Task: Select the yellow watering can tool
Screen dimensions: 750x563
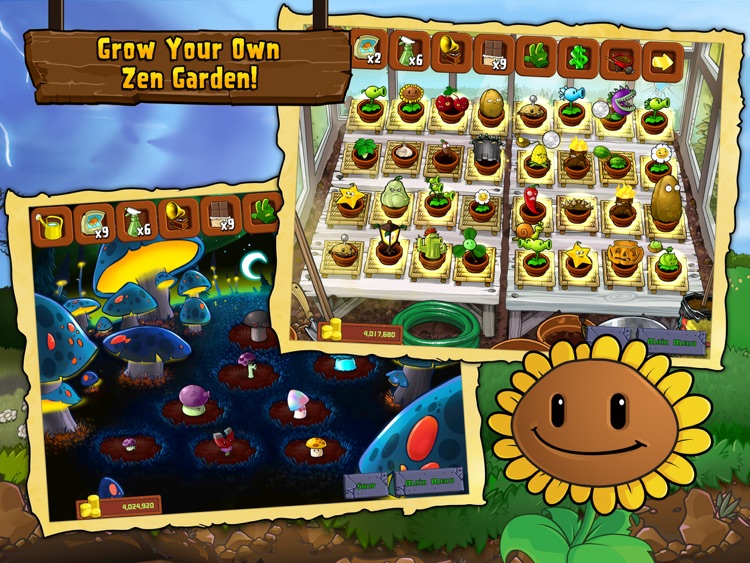Action: pos(50,227)
